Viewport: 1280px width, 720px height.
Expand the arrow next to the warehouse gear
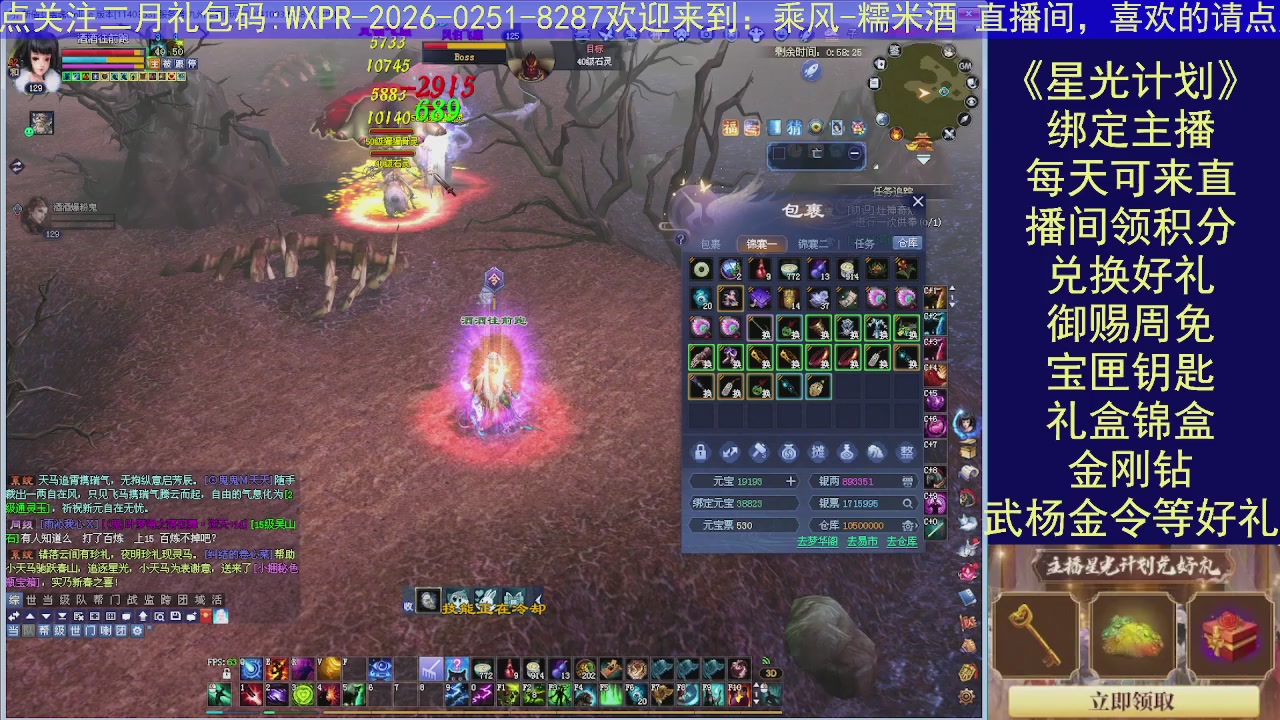916,525
